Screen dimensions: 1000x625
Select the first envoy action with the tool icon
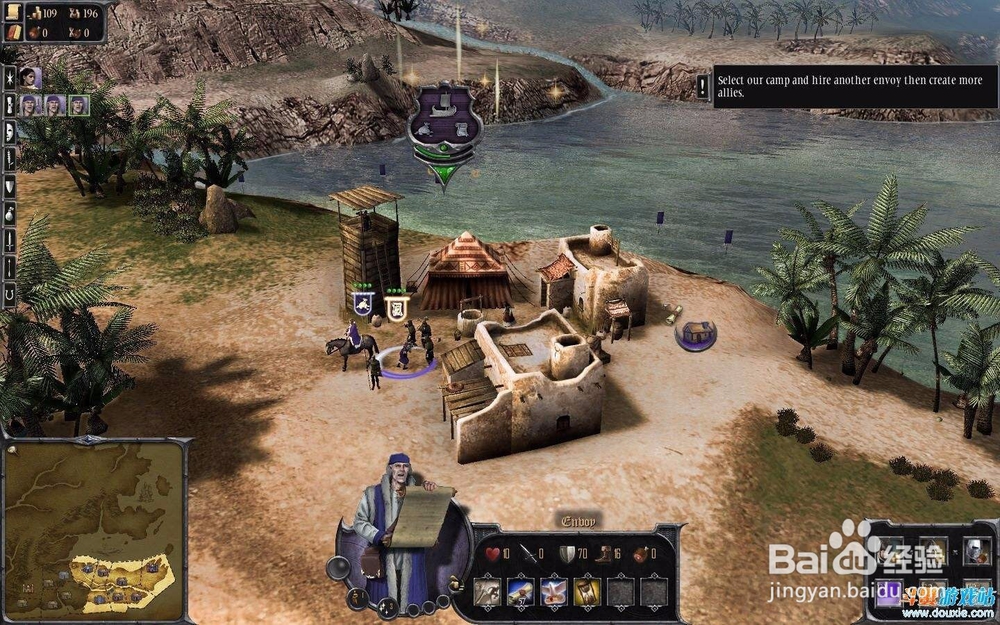(x=488, y=593)
